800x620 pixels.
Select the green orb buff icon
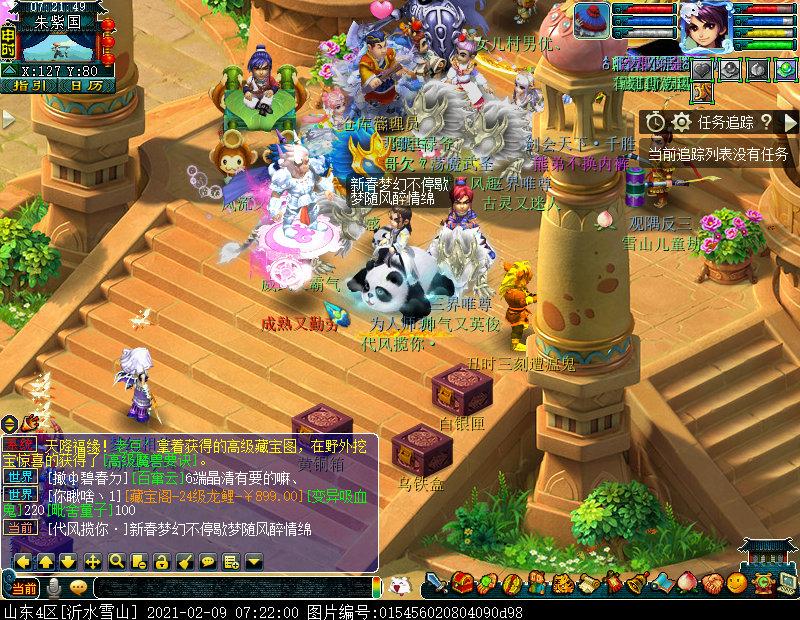[x=782, y=69]
